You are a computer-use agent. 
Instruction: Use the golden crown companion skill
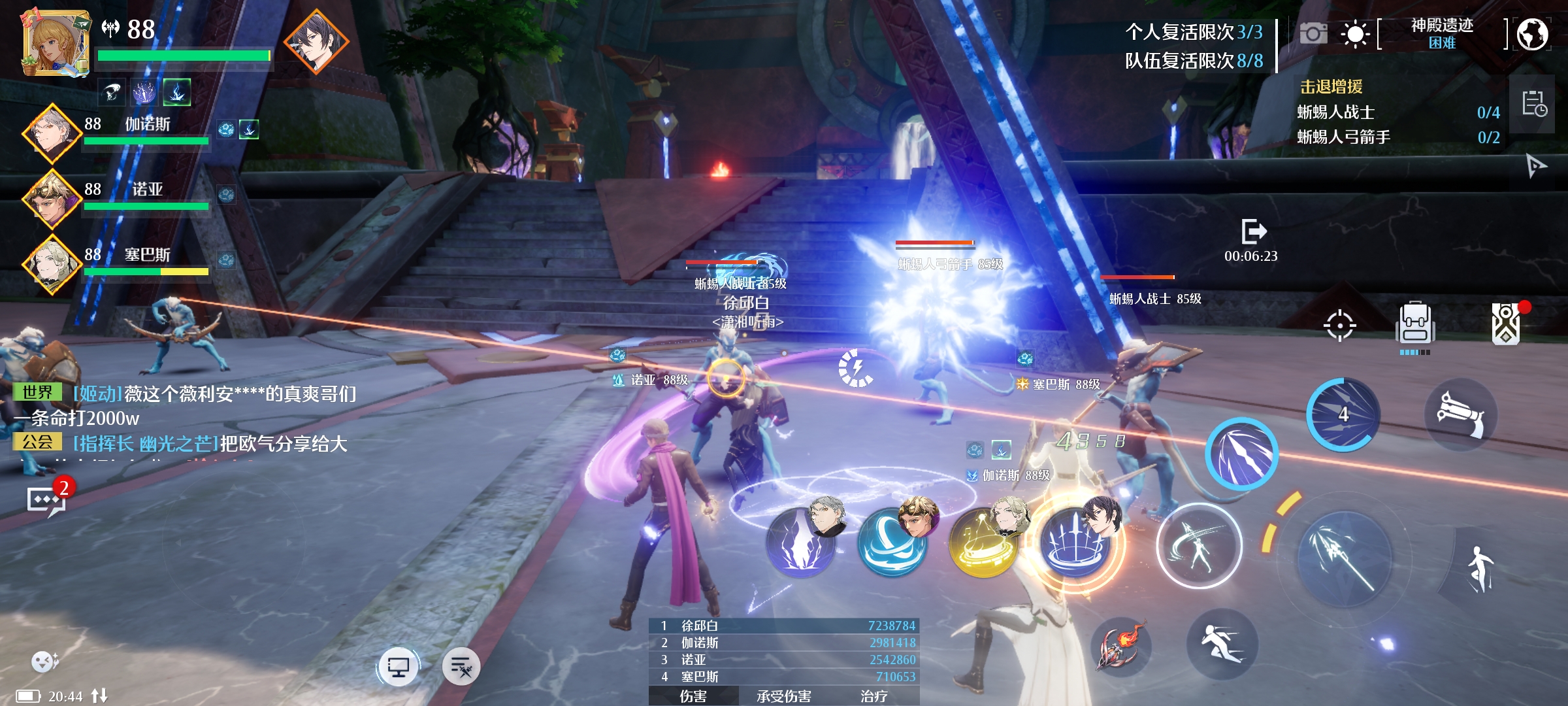[983, 544]
